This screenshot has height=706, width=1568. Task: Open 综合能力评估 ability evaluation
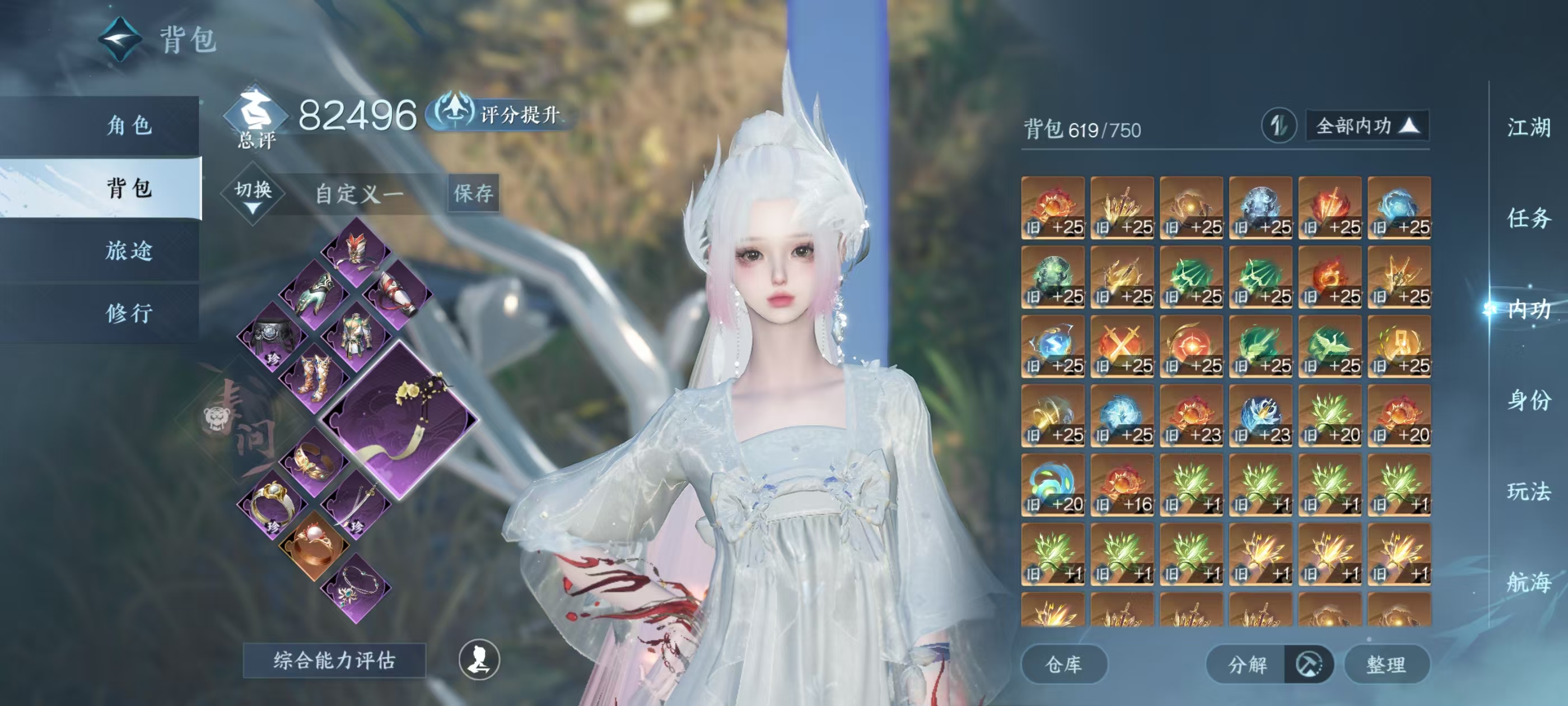334,660
